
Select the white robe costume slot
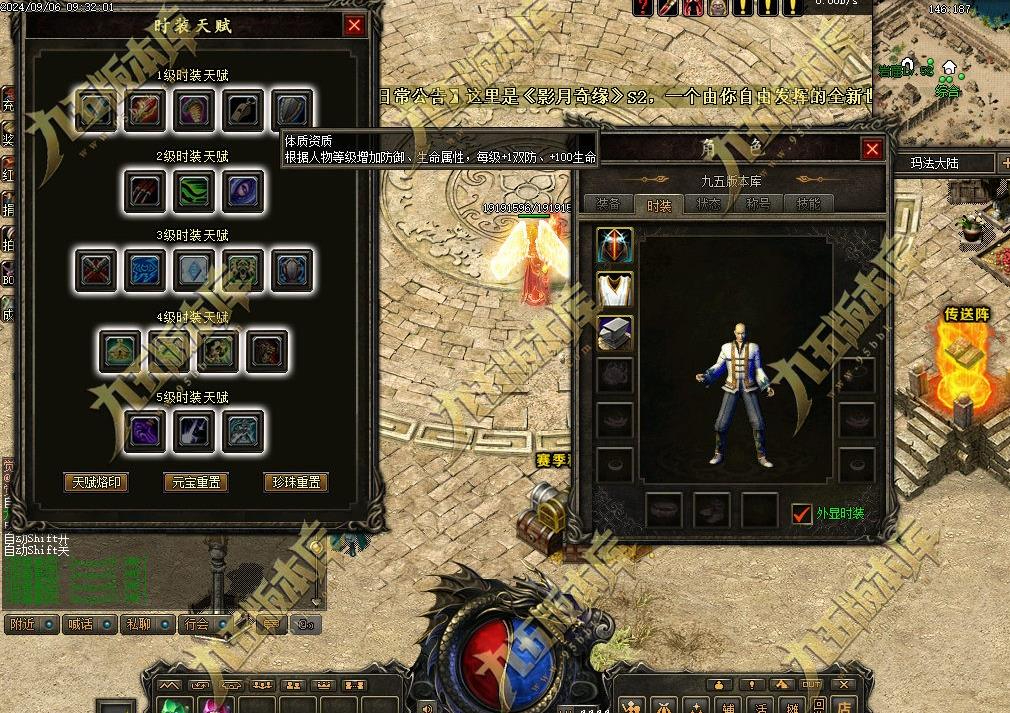click(615, 289)
